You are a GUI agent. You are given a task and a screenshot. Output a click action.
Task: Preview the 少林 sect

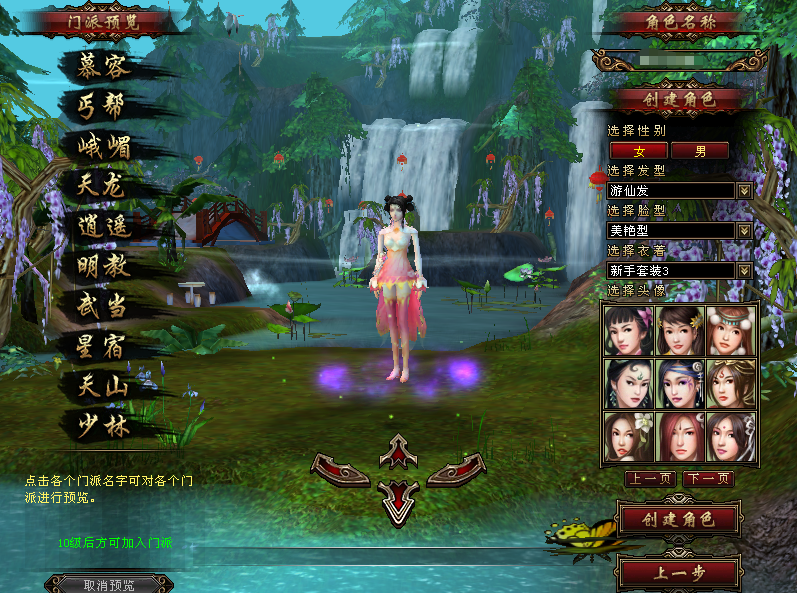tap(105, 426)
